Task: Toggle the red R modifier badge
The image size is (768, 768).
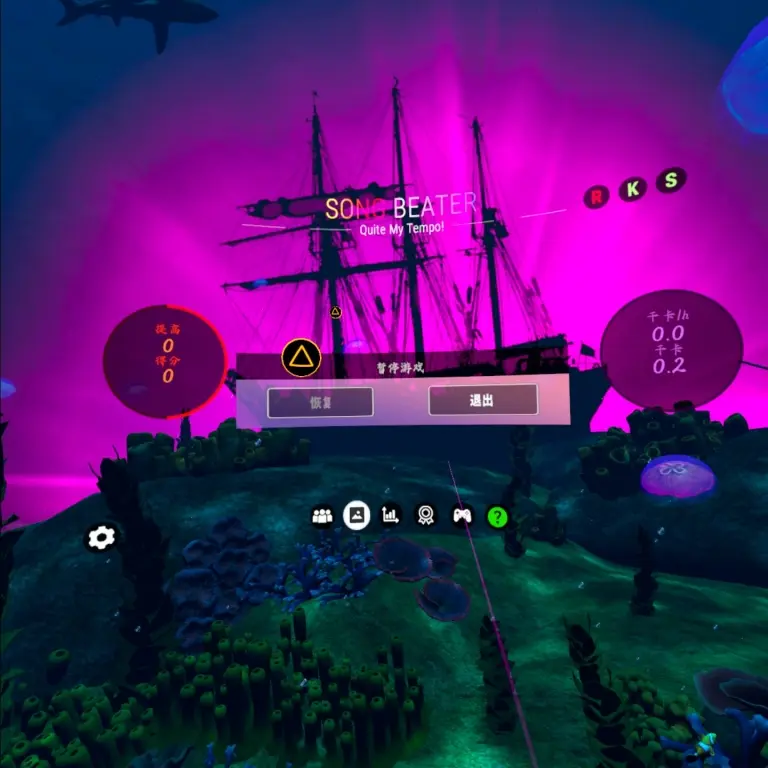Action: coord(597,197)
